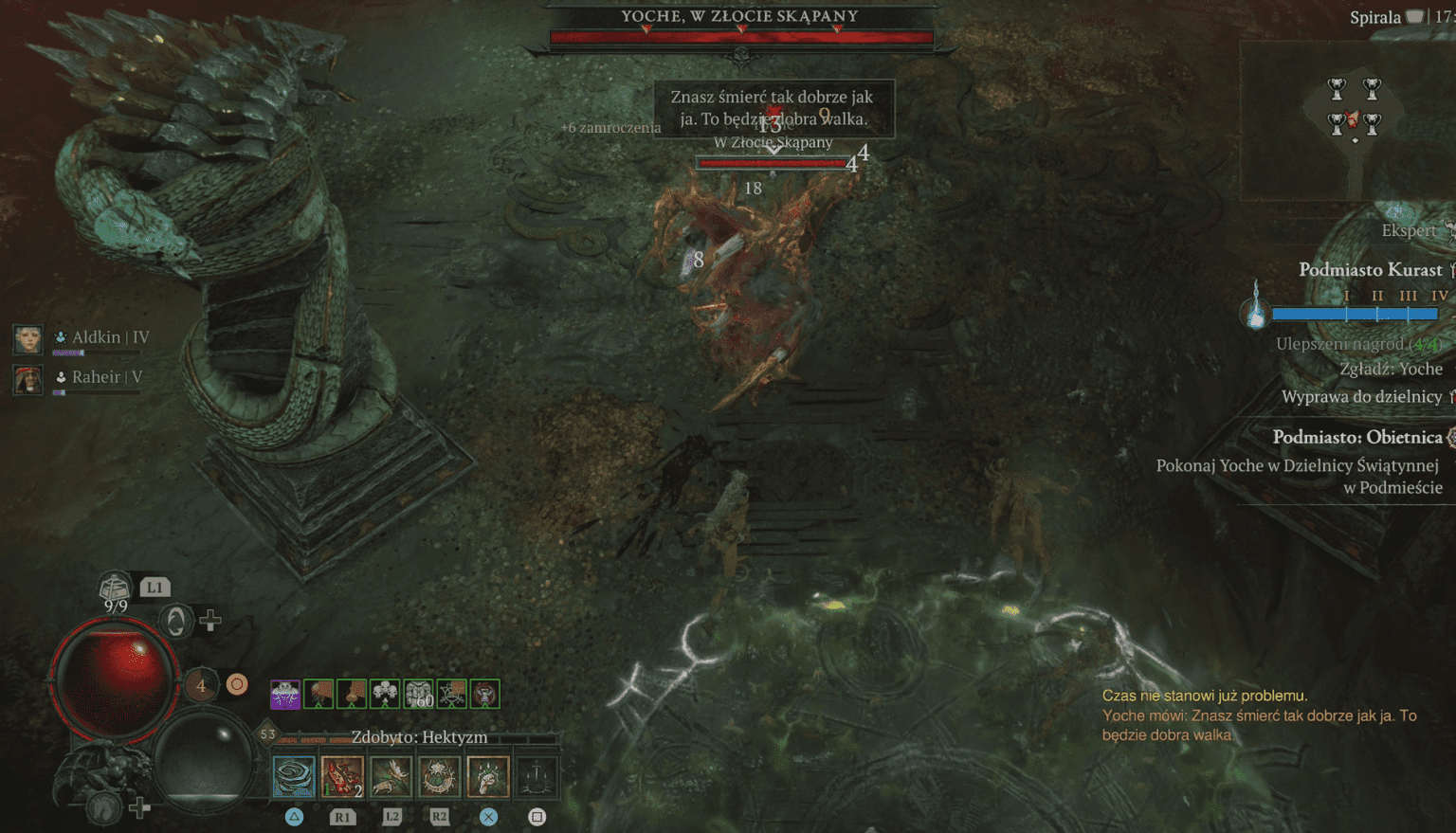
Task: Select party member Raheir's portrait
Action: point(27,379)
